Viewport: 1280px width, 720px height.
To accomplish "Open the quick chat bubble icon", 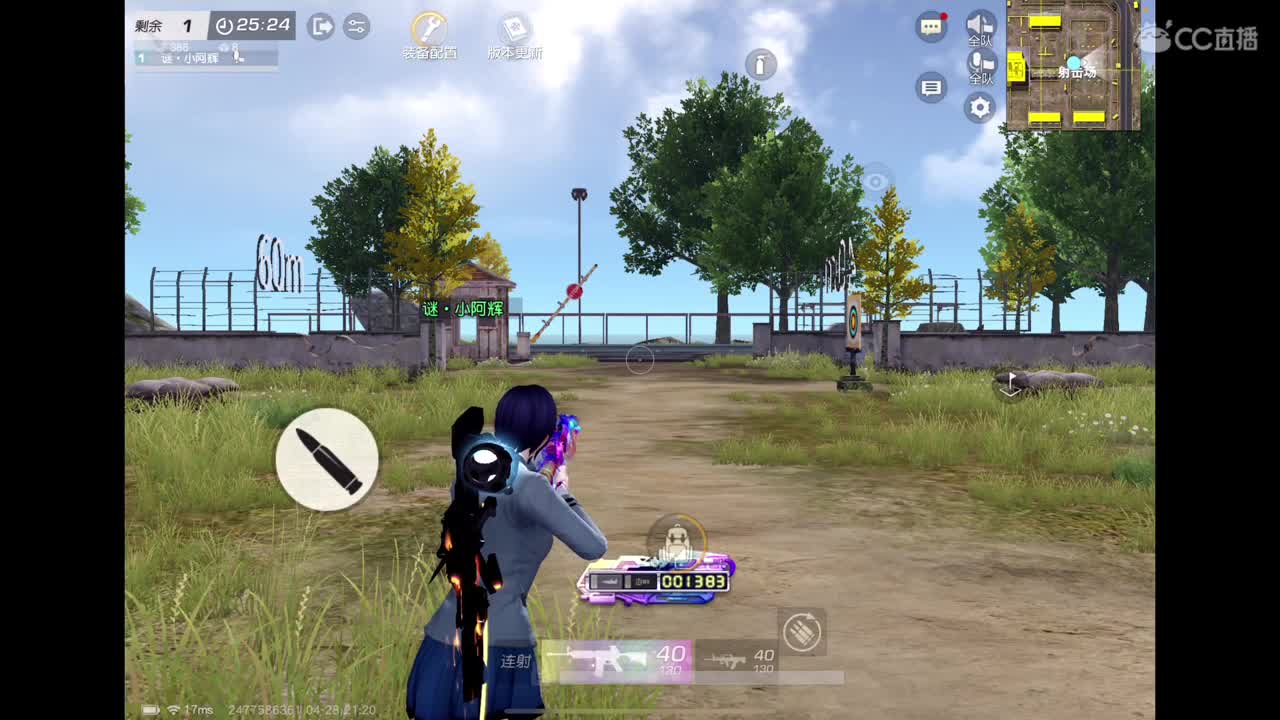I will click(929, 88).
